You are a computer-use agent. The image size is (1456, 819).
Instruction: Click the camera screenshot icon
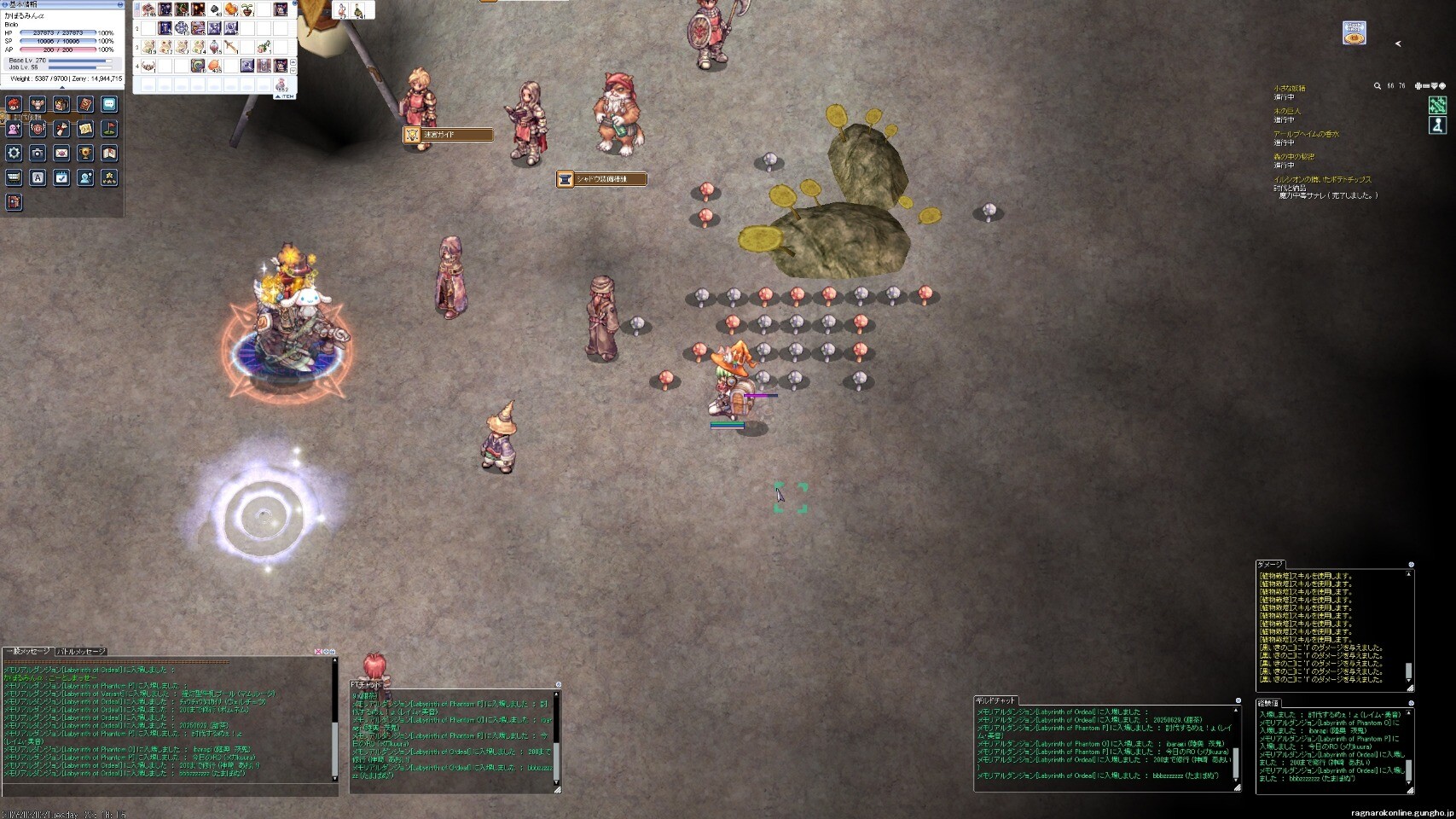point(38,154)
